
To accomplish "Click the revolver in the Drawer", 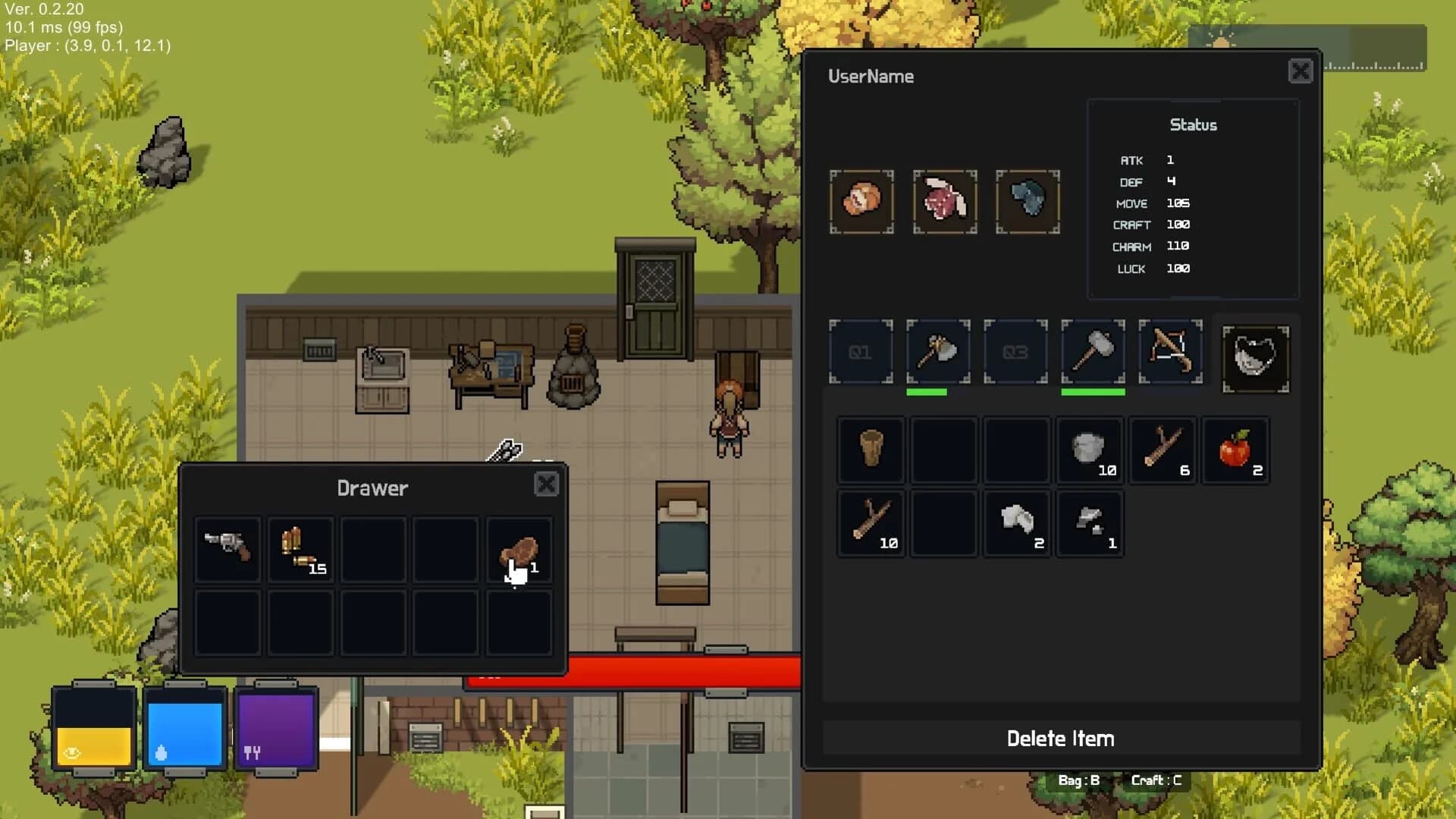I will coord(227,549).
